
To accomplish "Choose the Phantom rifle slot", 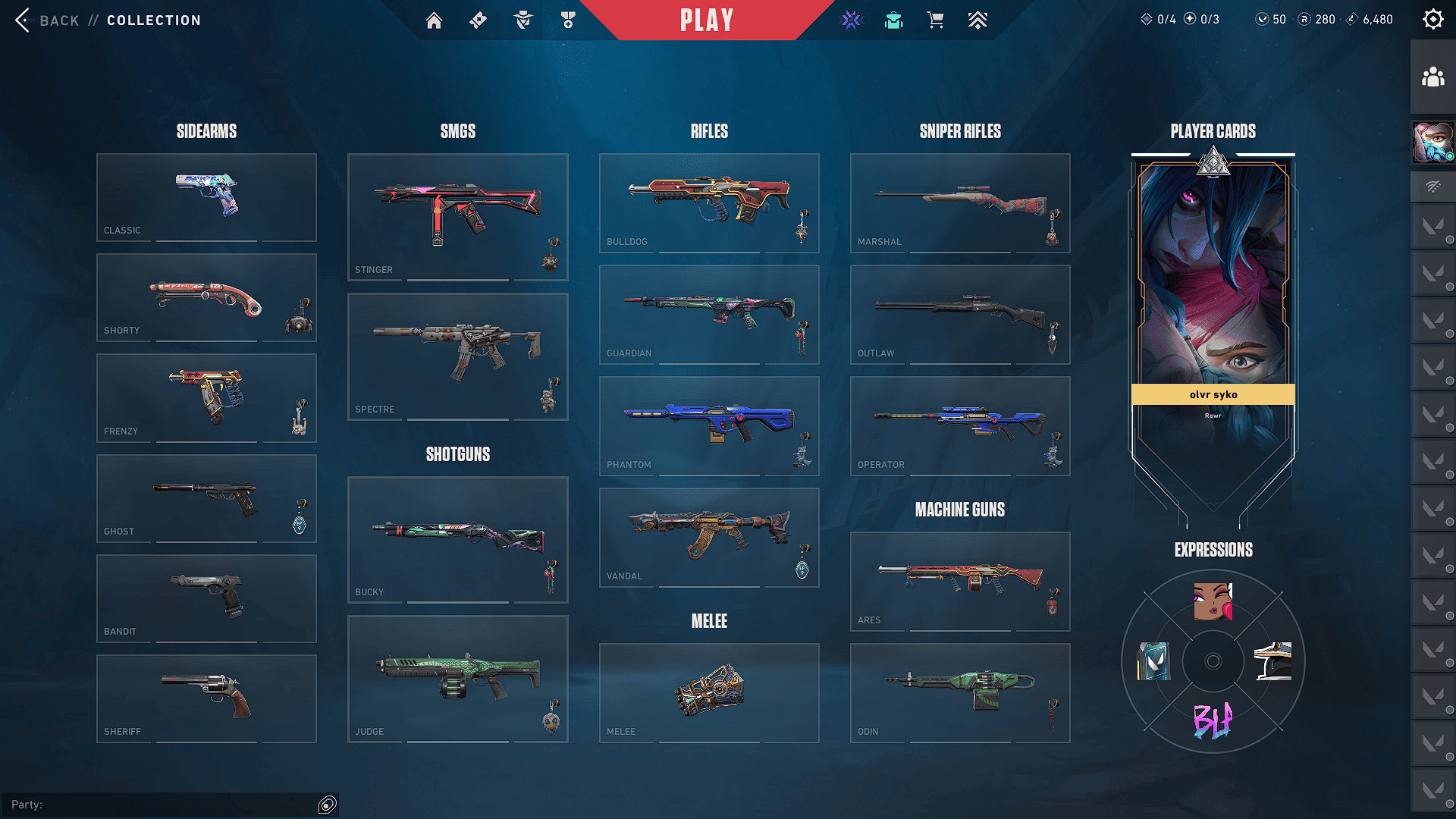I will [x=709, y=425].
